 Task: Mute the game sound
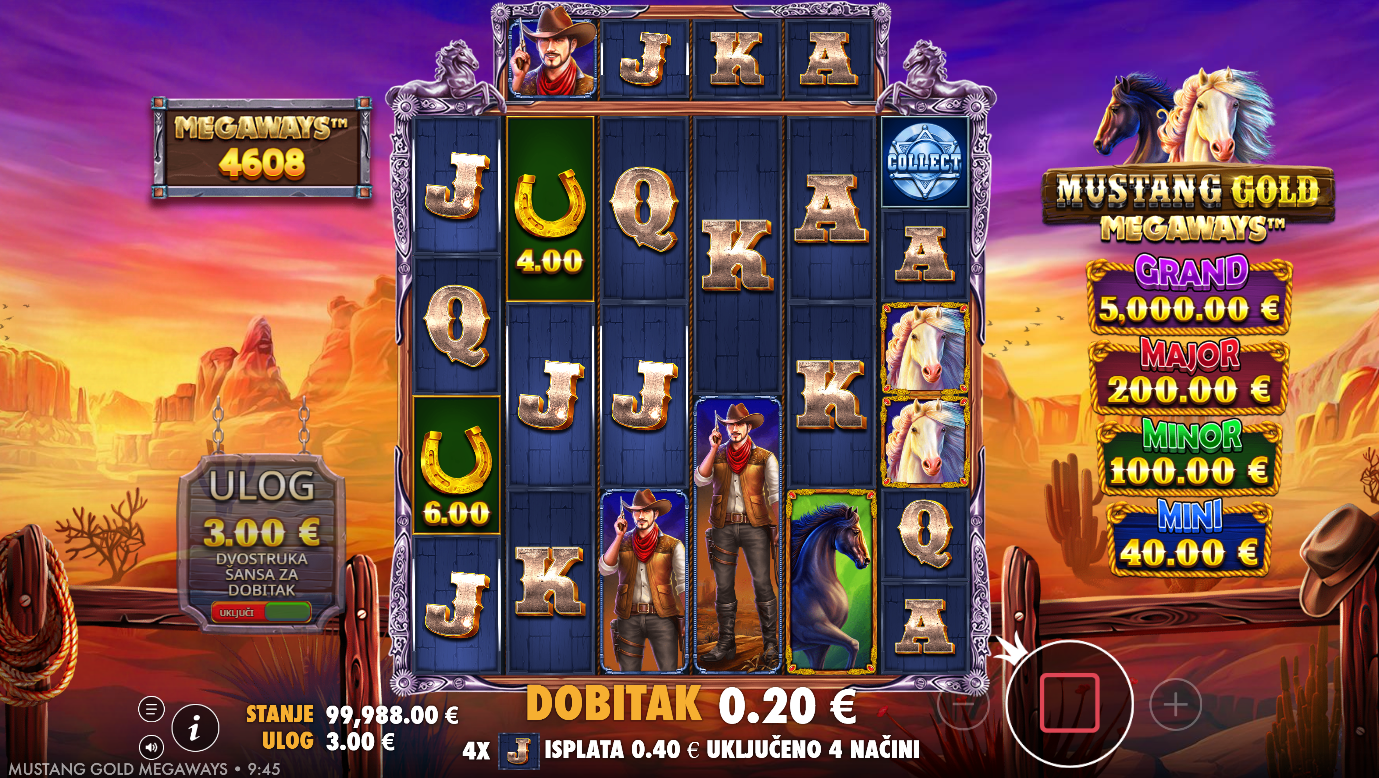click(x=151, y=746)
